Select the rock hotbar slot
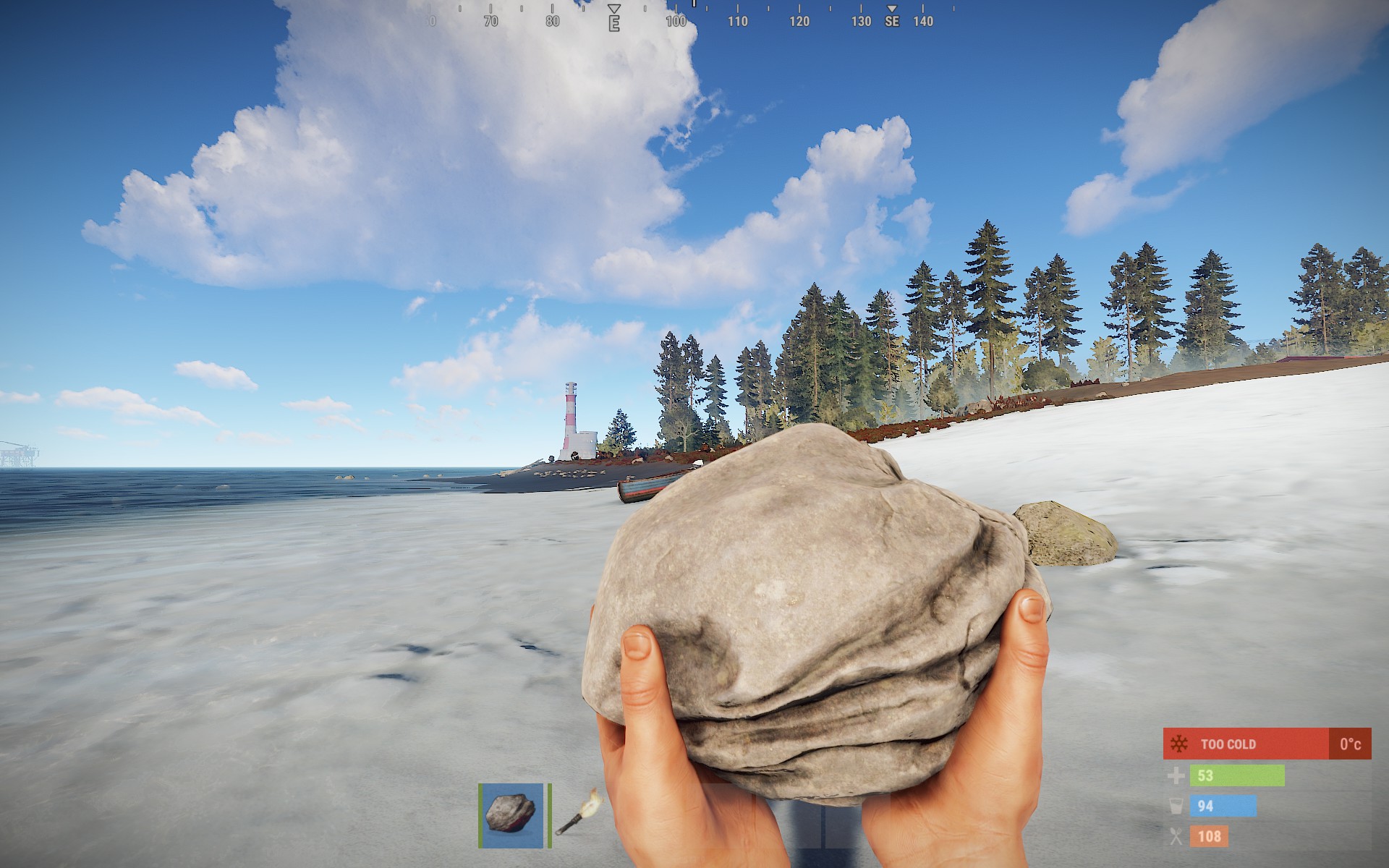1389x868 pixels. (x=511, y=814)
